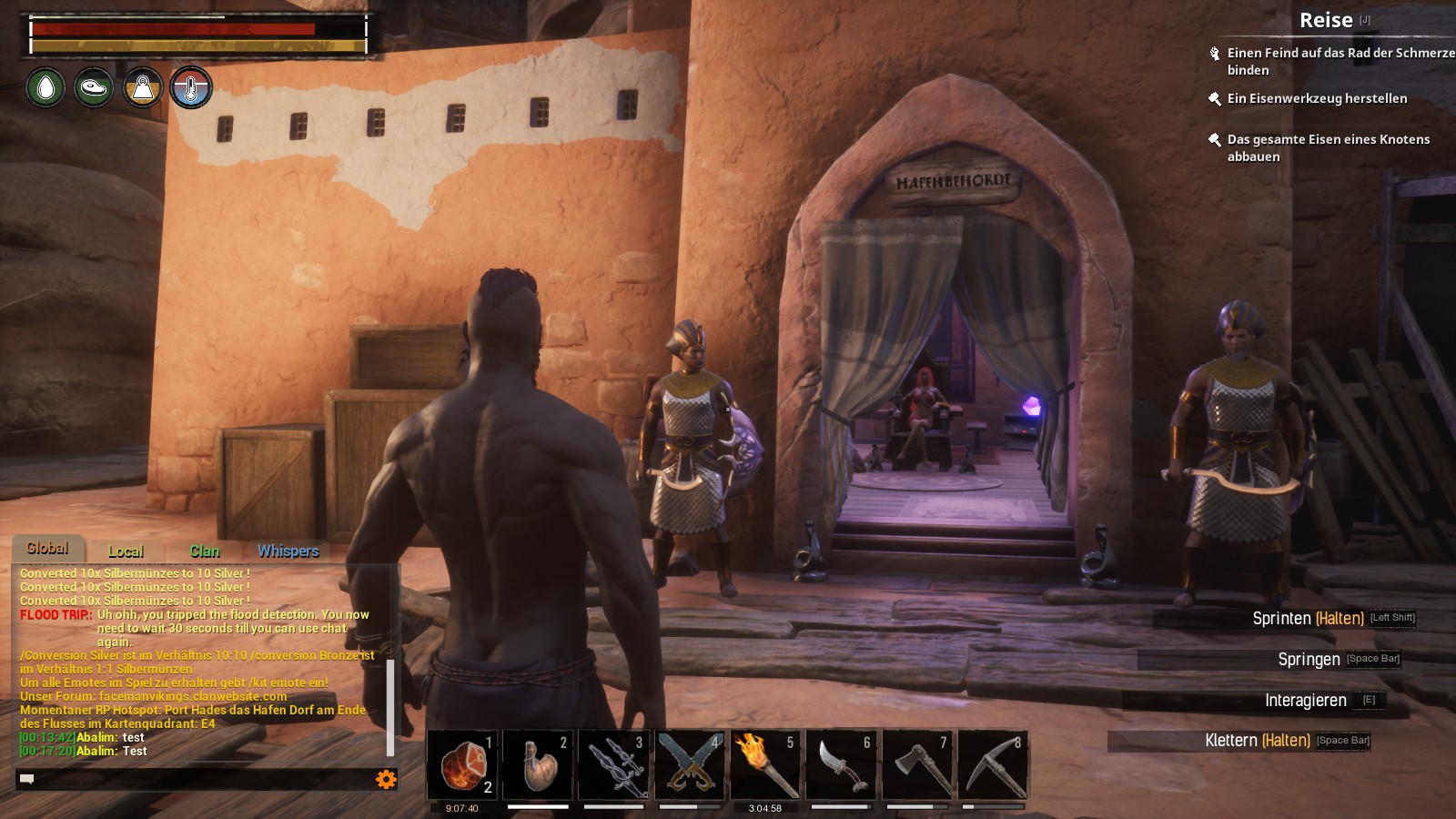Select the pickaxe in hotbar slot 8
The width and height of the screenshot is (1456, 819).
[993, 766]
